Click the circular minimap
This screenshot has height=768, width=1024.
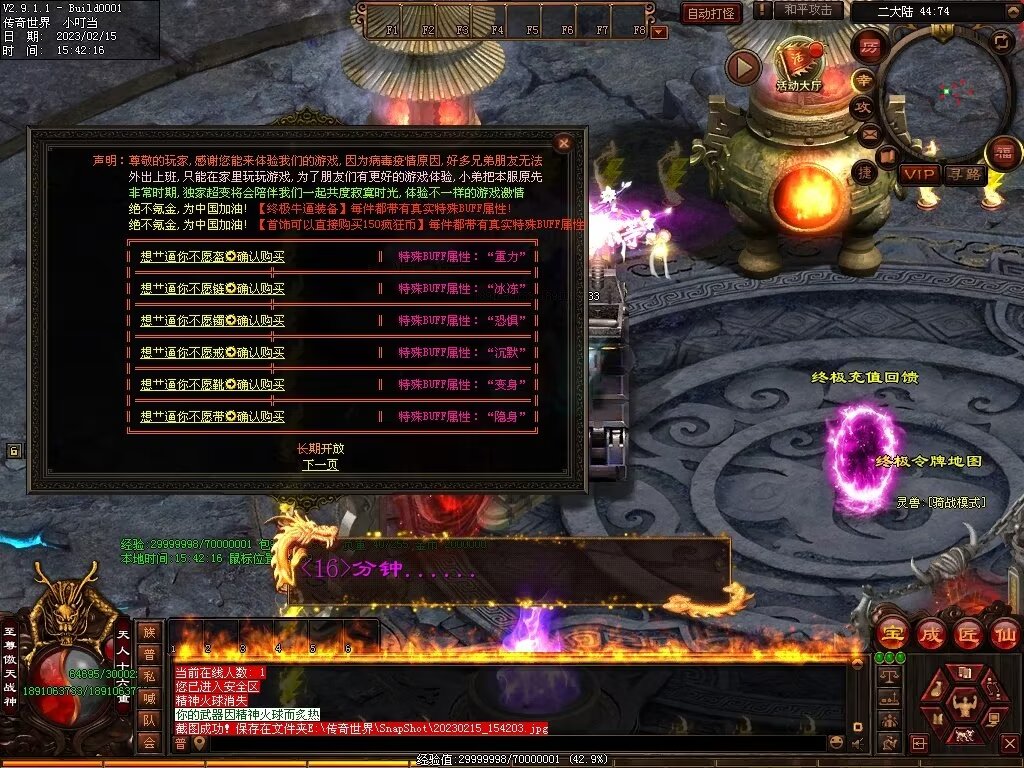(946, 92)
